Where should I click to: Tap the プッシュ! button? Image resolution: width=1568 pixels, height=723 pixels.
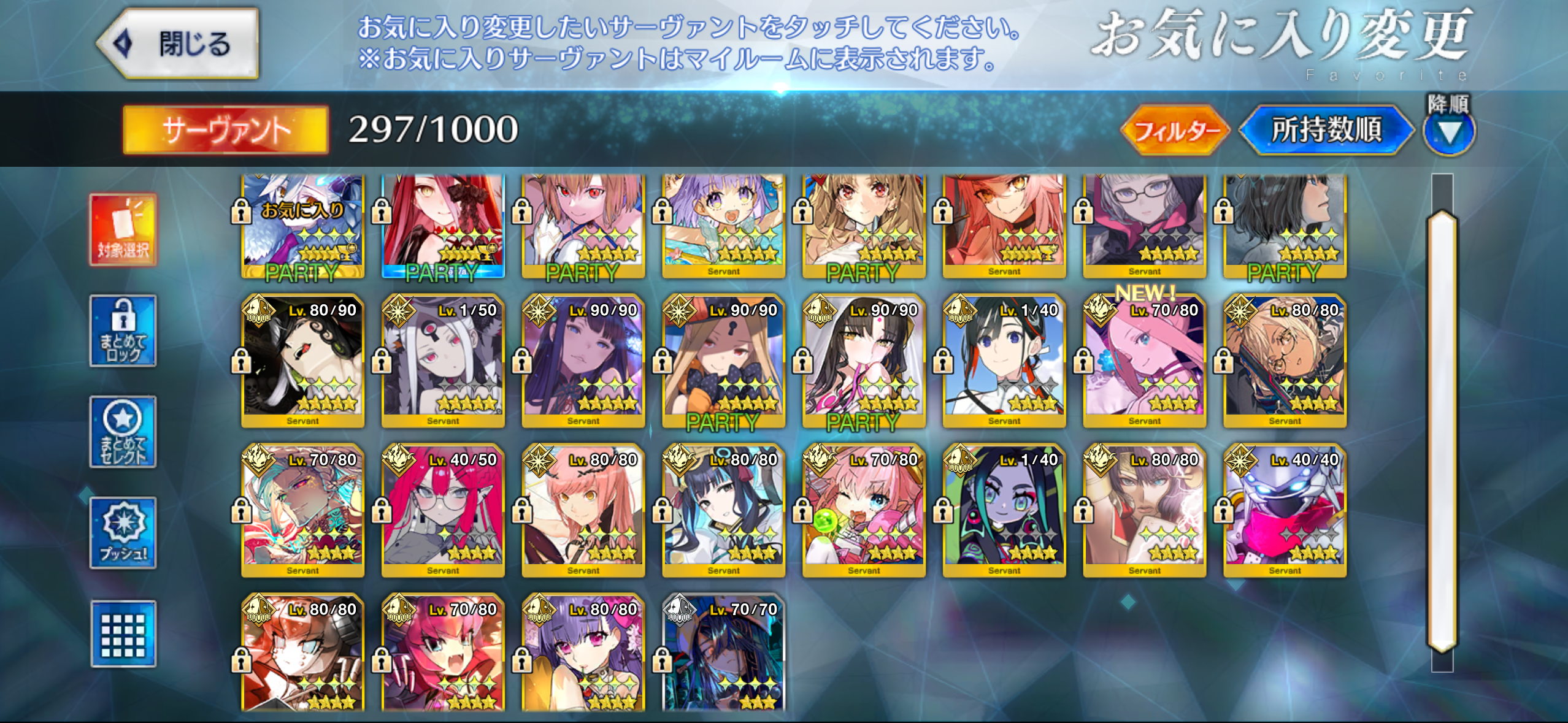(x=123, y=532)
